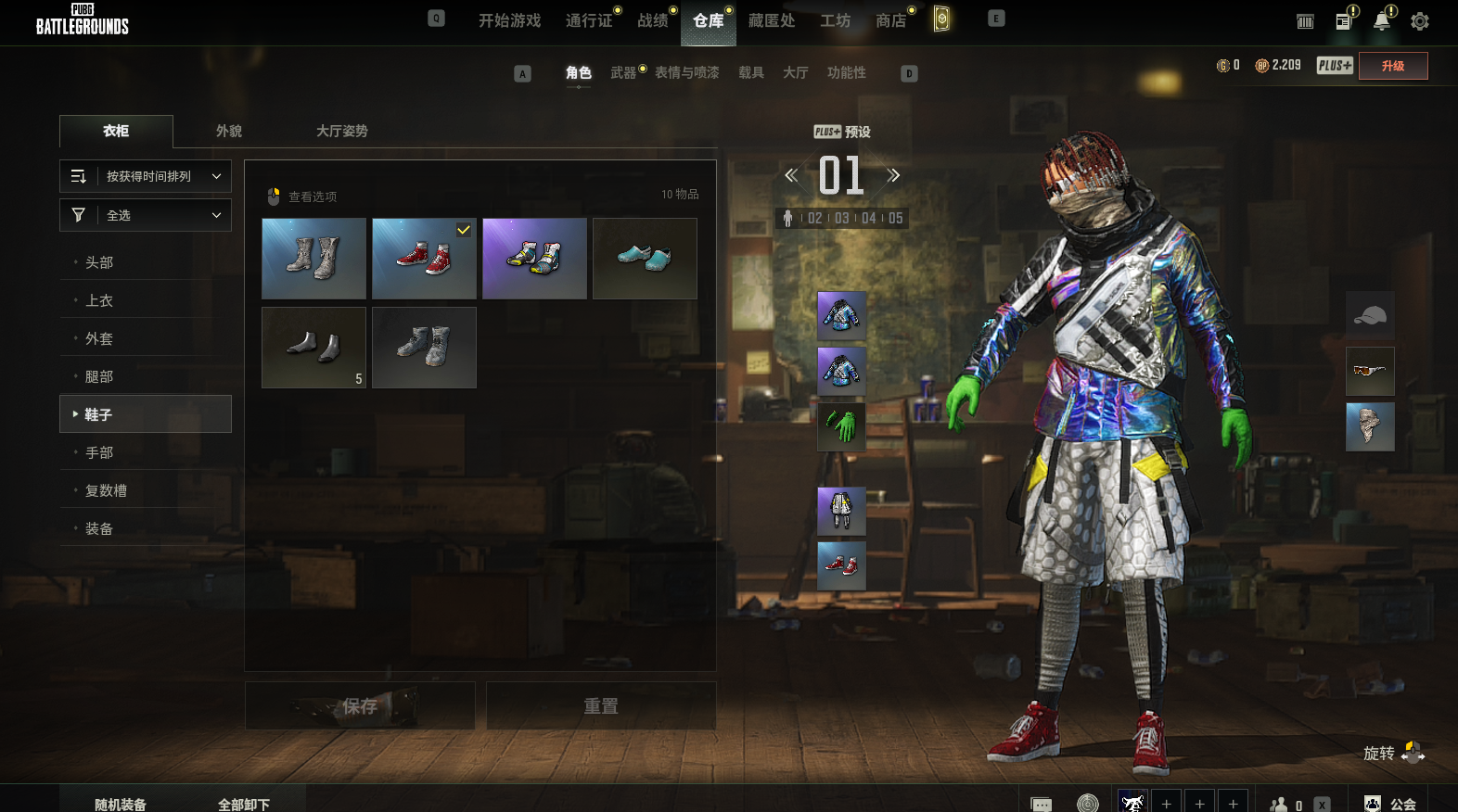Choose the 头部 head category
The width and height of the screenshot is (1458, 812).
tap(99, 262)
